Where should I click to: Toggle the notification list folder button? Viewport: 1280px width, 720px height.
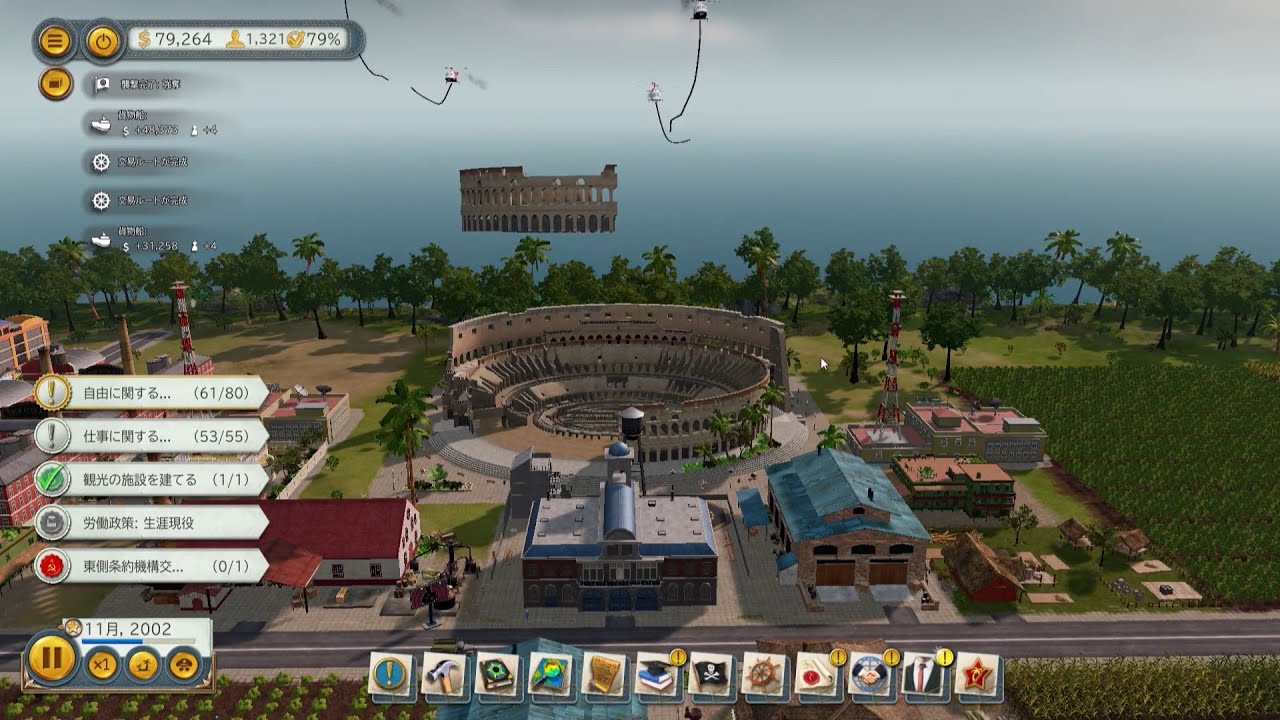tap(56, 83)
